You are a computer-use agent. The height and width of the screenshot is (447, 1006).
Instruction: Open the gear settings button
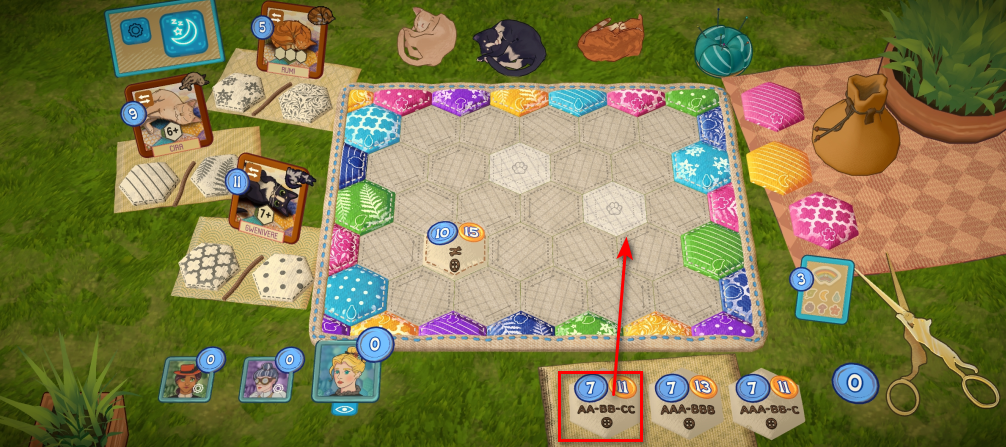click(134, 30)
